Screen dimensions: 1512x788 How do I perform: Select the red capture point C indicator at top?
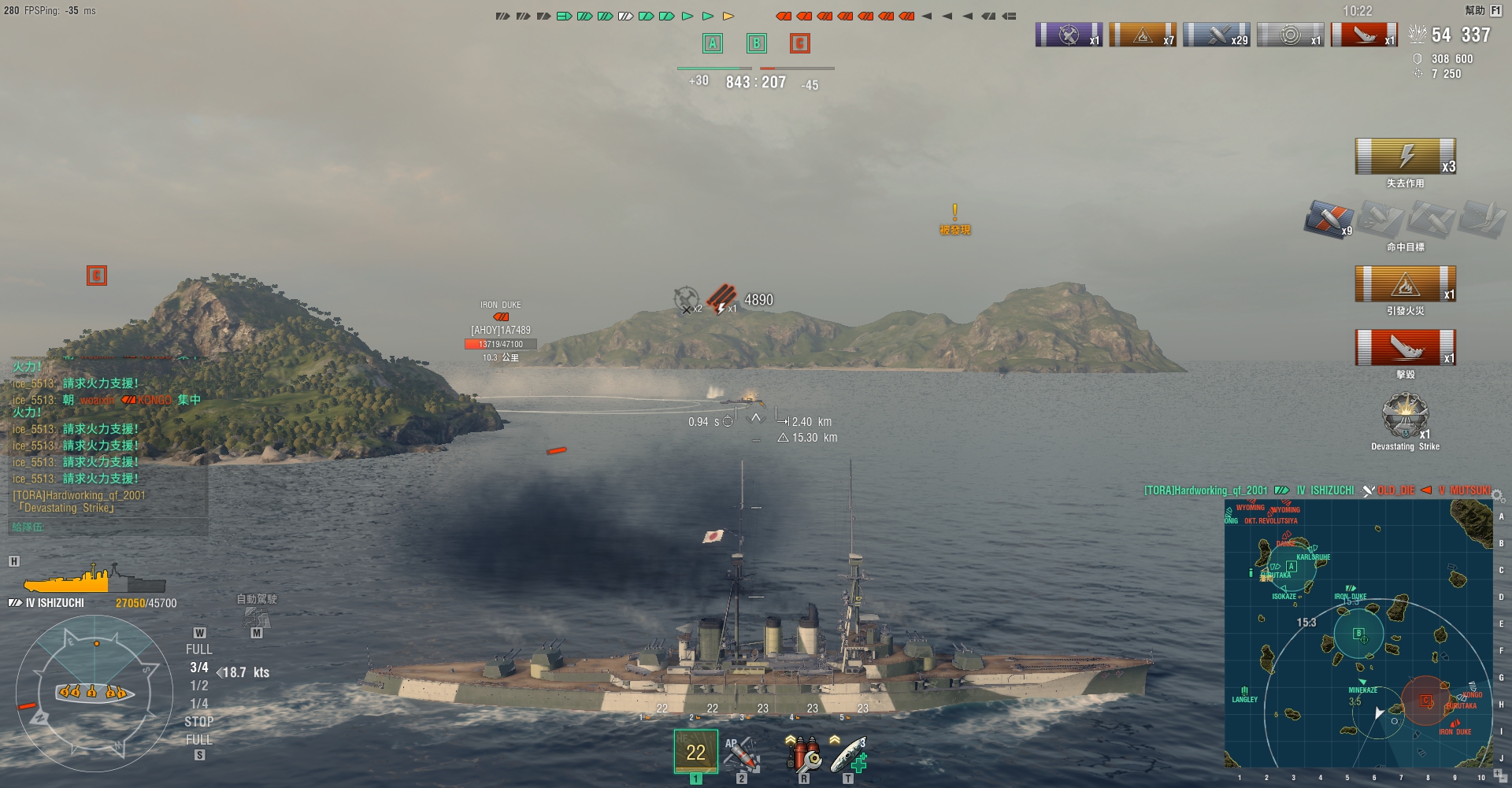click(x=799, y=43)
